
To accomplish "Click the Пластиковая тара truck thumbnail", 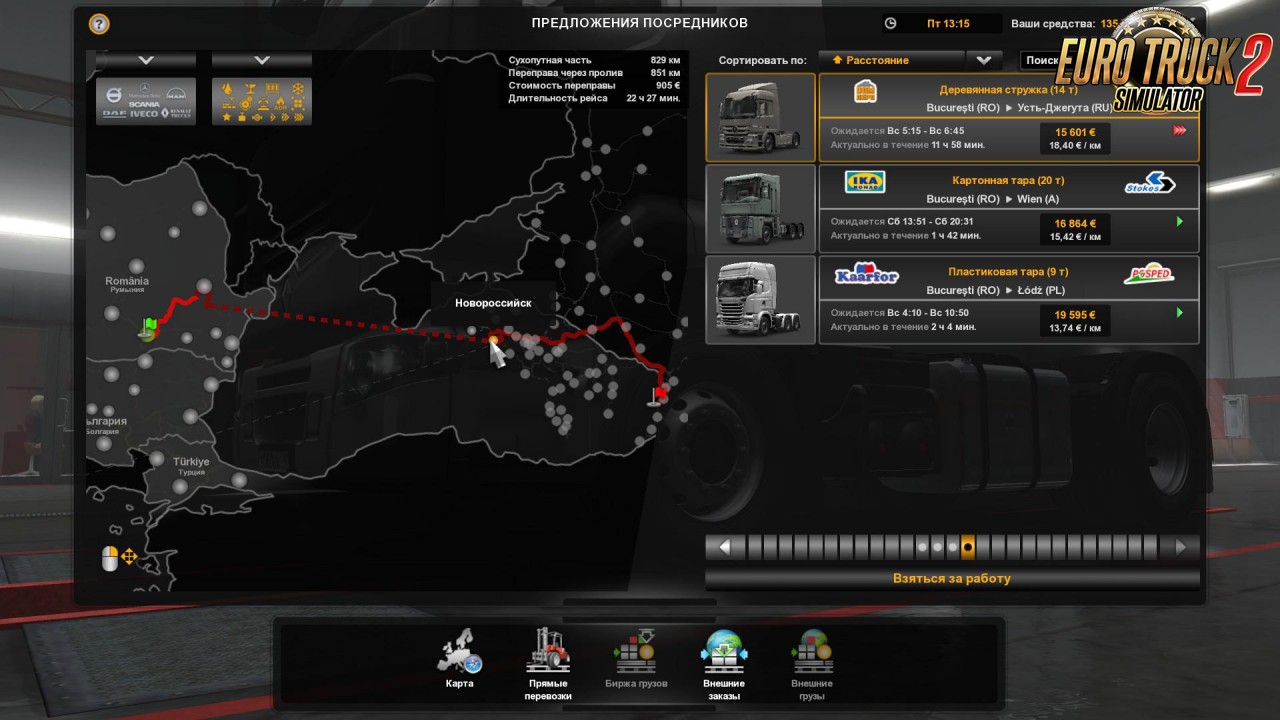I will point(760,299).
